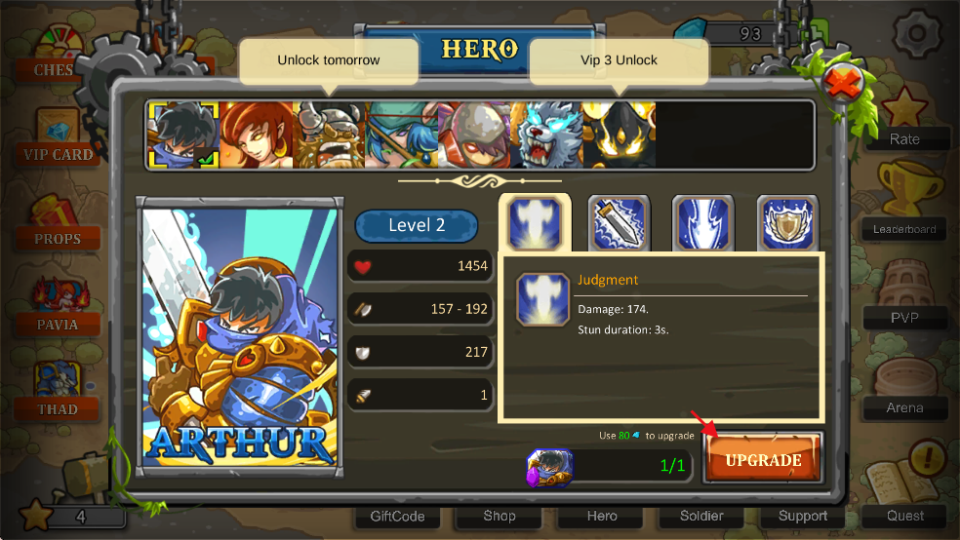The height and width of the screenshot is (540, 960).
Task: Show the sword slash skill tab
Action: point(619,222)
